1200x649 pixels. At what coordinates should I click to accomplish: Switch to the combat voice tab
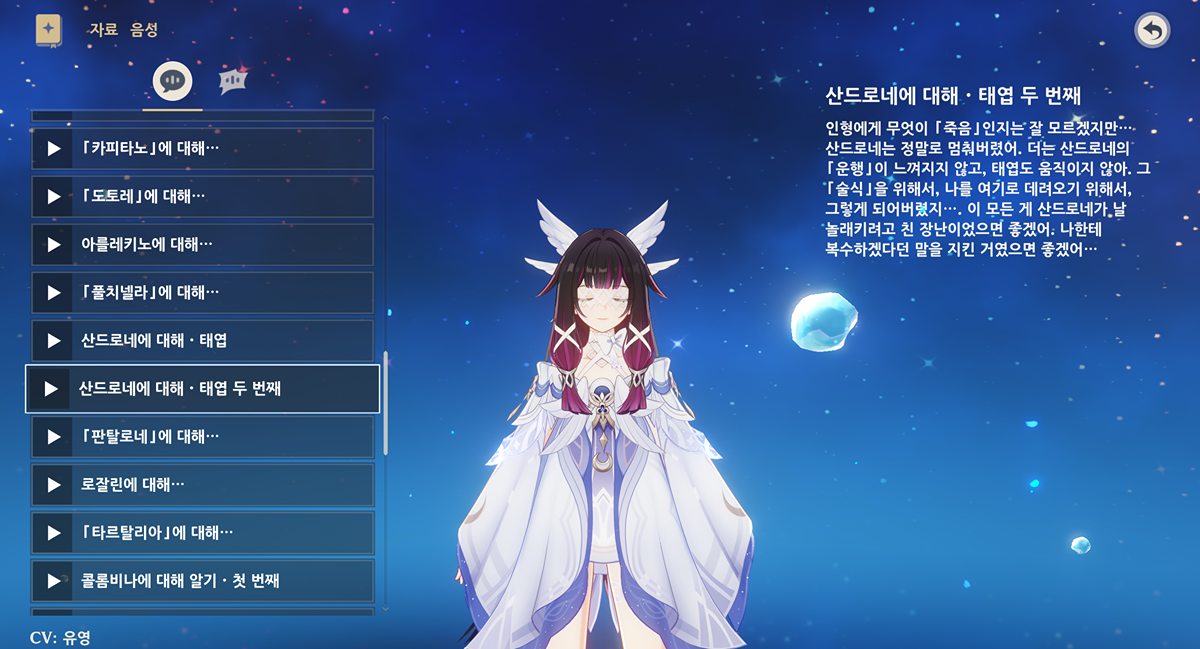[x=233, y=81]
